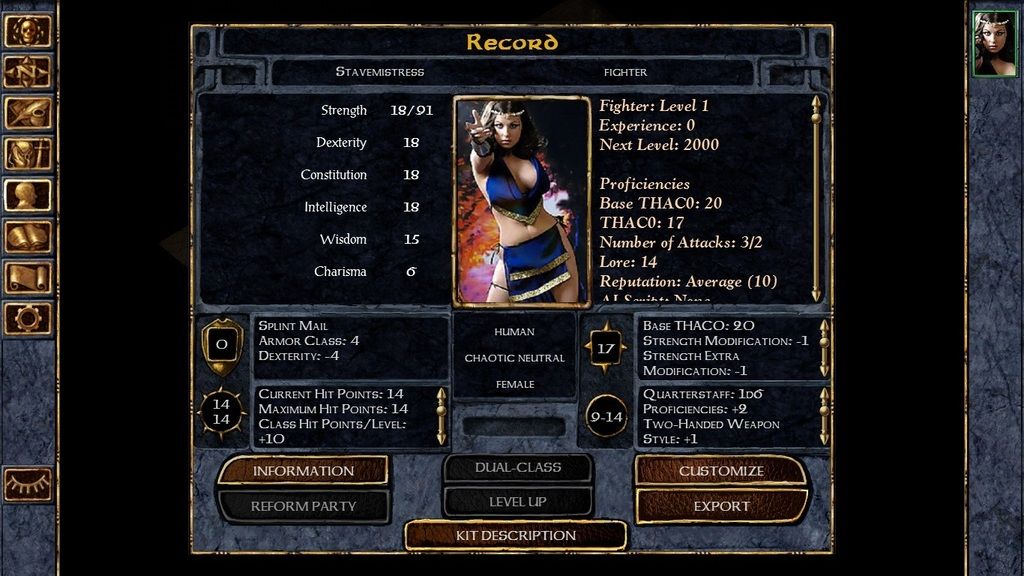Open the journal quill icon

28,113
